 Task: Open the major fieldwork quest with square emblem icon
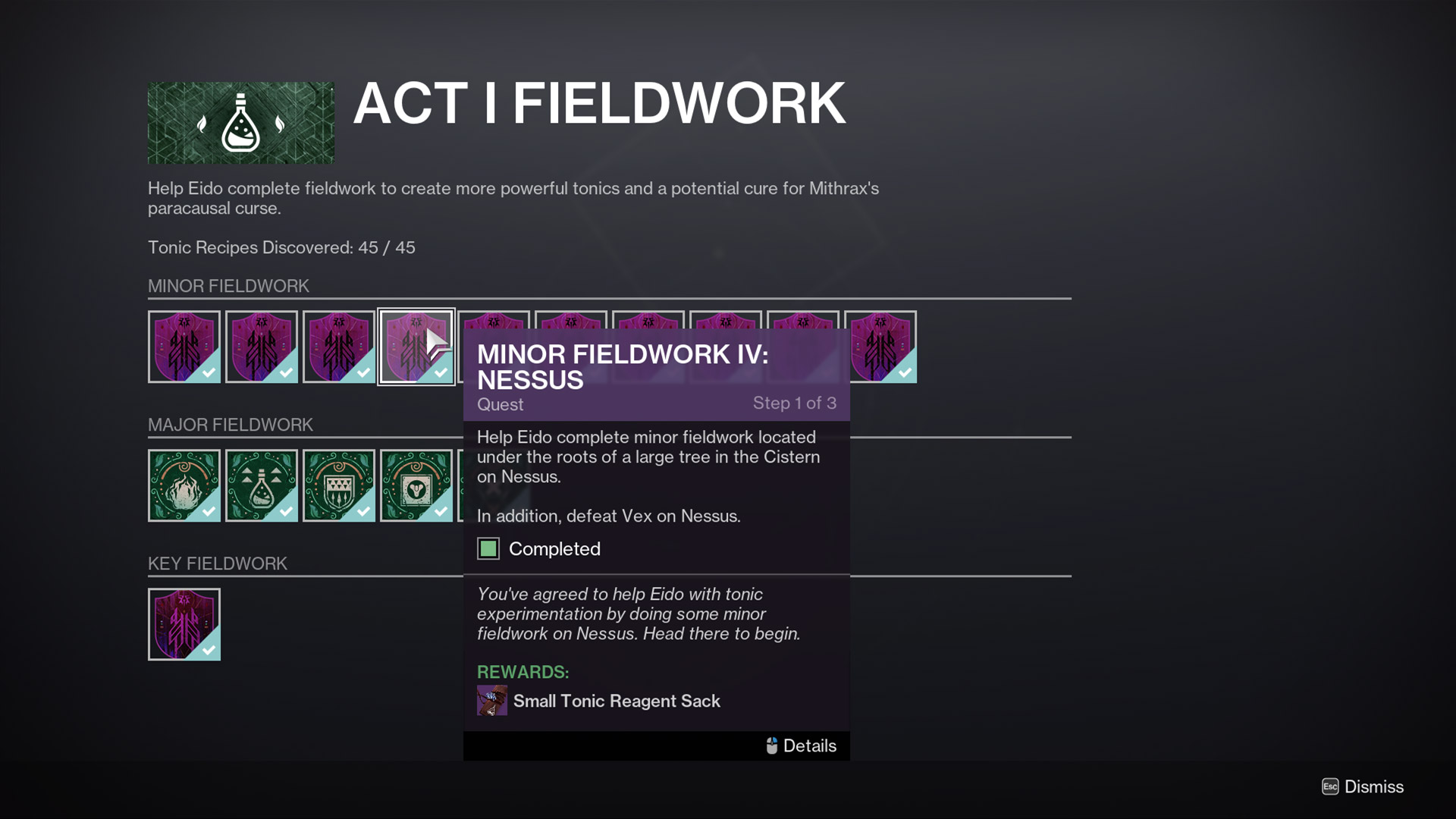pos(416,485)
